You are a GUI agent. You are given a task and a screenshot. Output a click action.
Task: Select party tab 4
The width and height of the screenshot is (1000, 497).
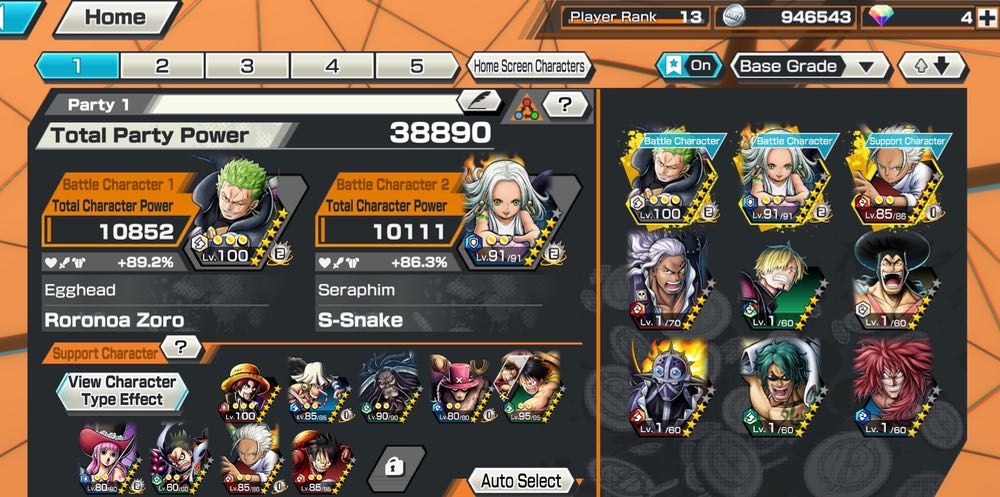coord(332,66)
